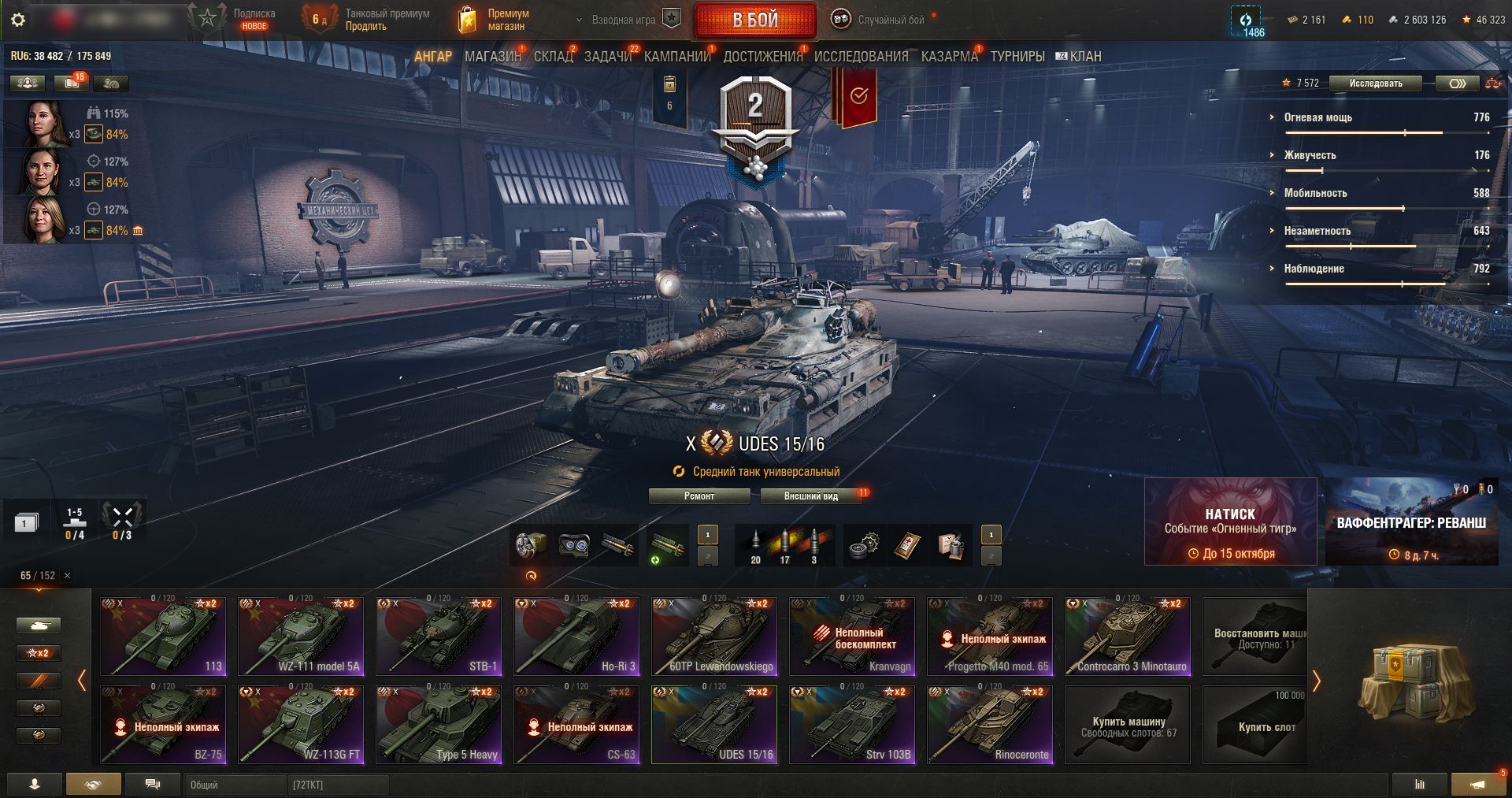This screenshot has height=798, width=1512.
Task: Click the Ремонт button
Action: [699, 496]
